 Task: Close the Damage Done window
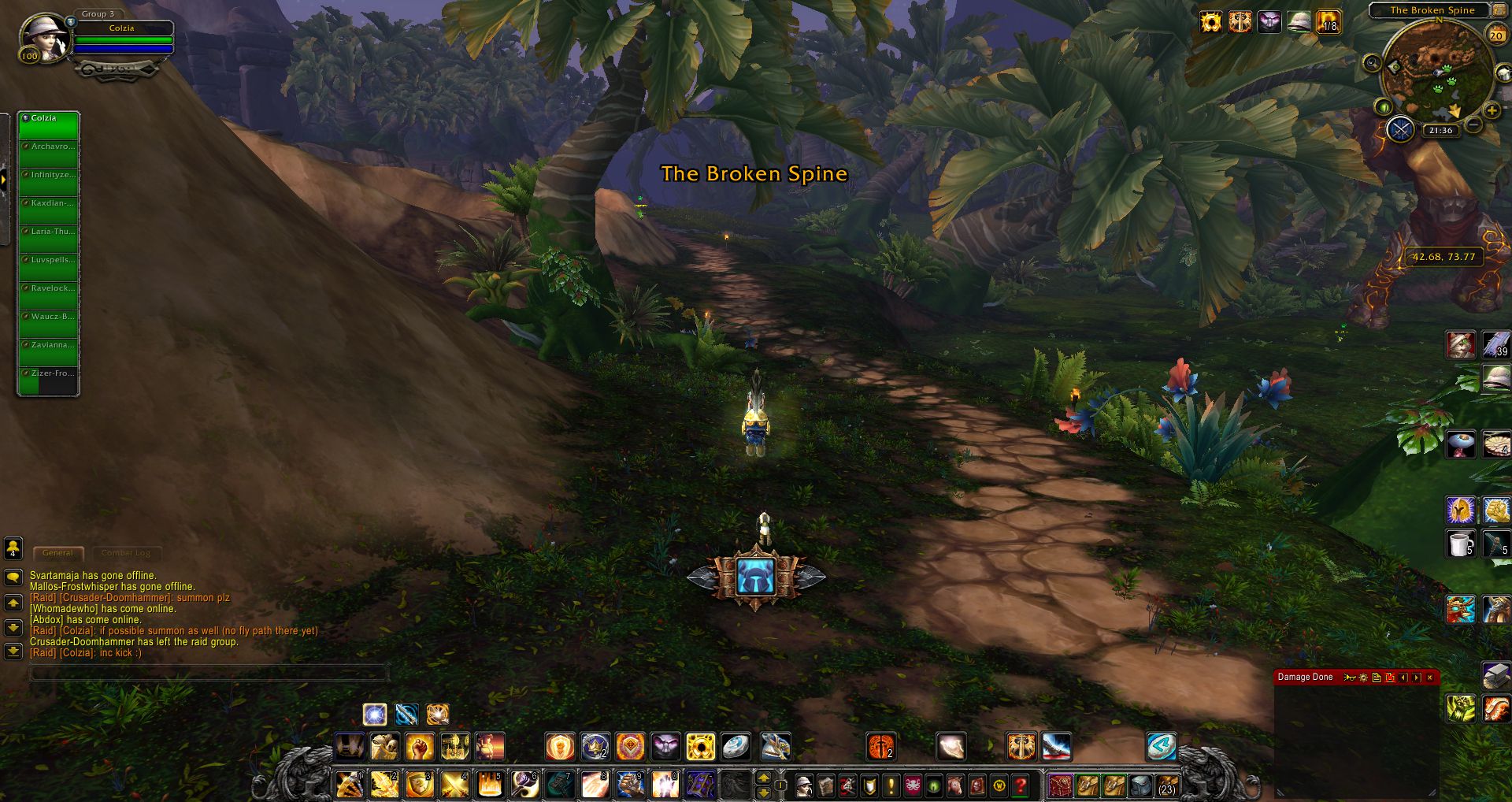pyautogui.click(x=1430, y=678)
